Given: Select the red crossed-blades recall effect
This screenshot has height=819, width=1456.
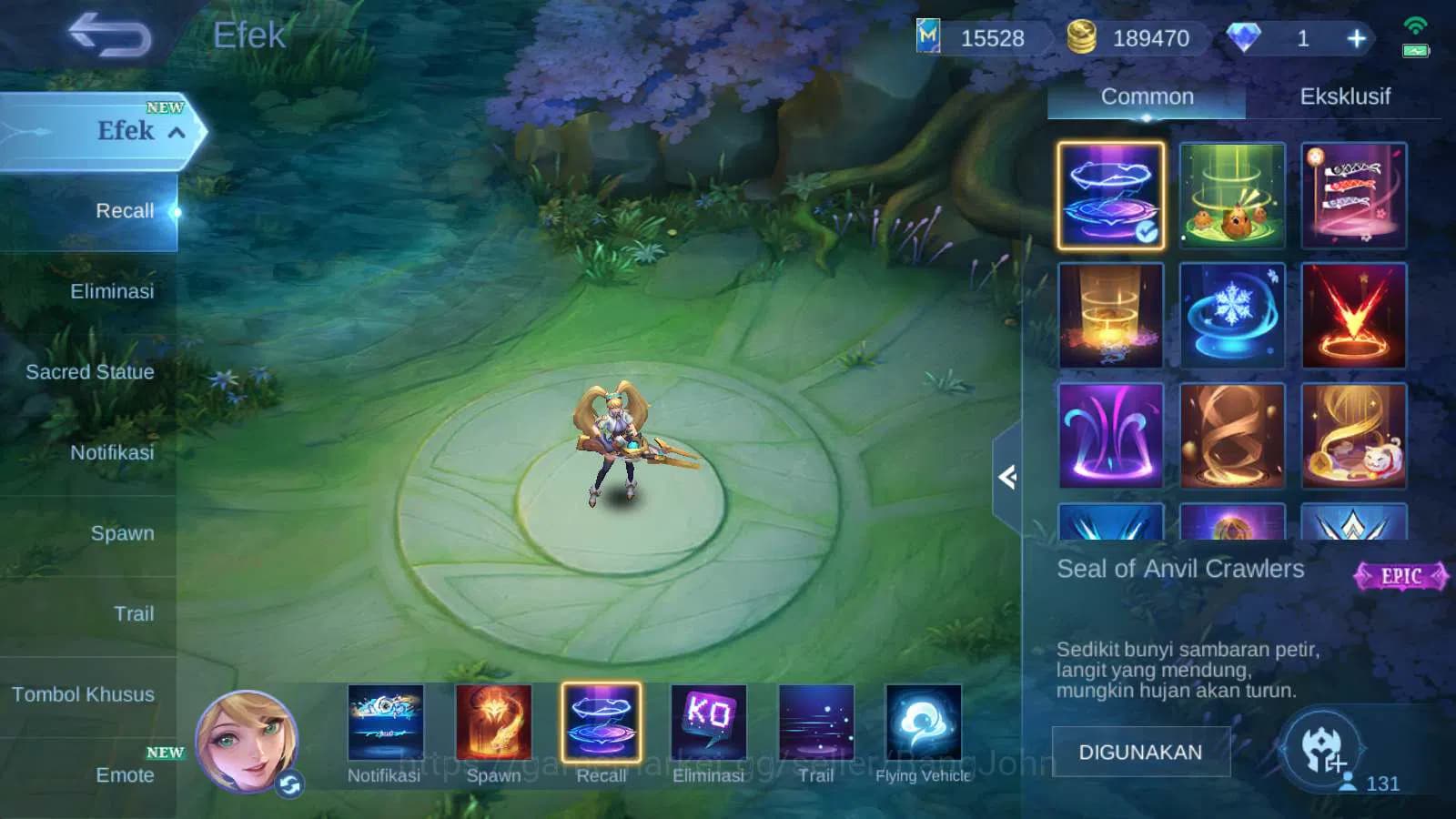Looking at the screenshot, I should click(1355, 316).
